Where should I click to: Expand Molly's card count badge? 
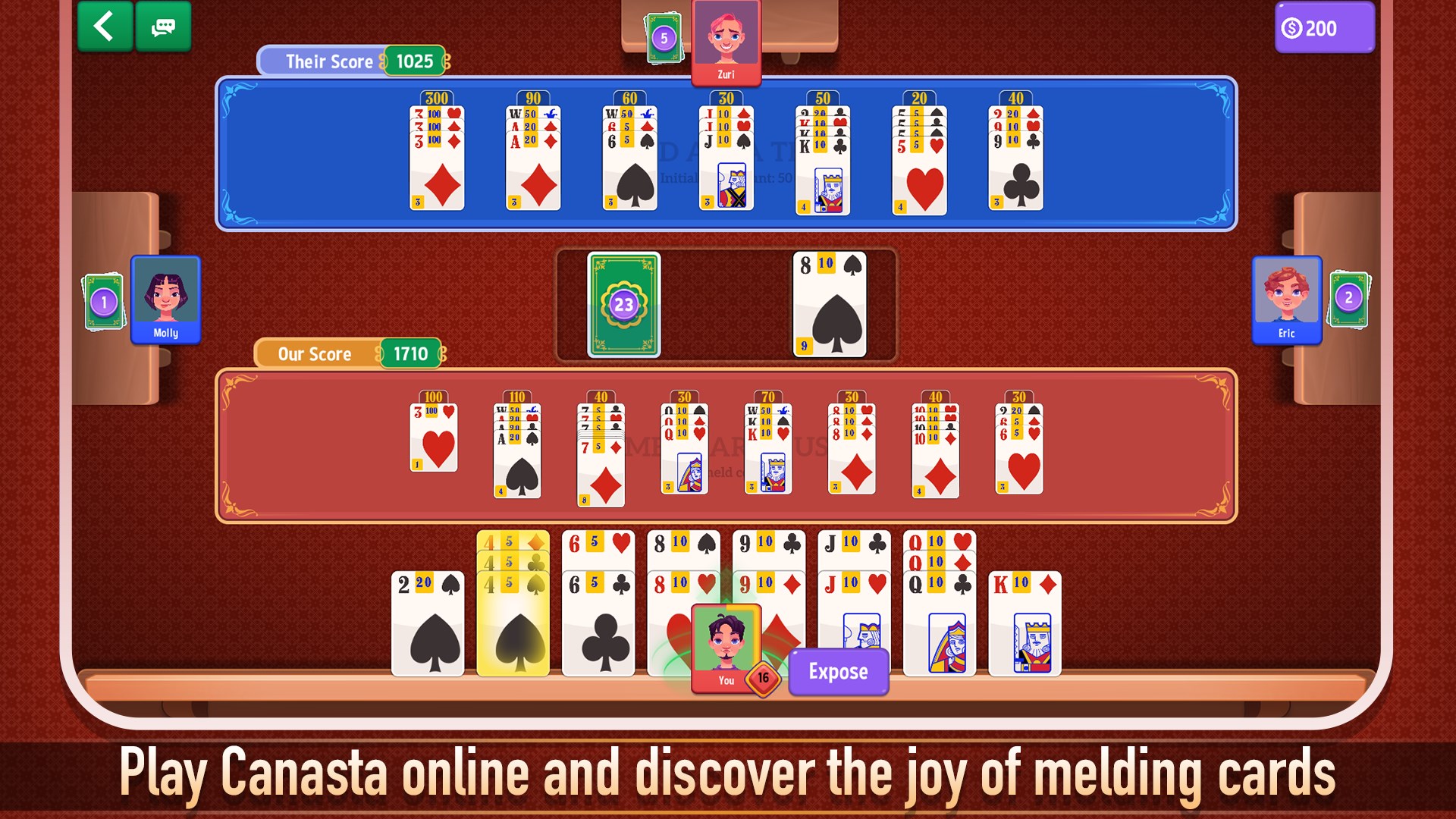(103, 300)
